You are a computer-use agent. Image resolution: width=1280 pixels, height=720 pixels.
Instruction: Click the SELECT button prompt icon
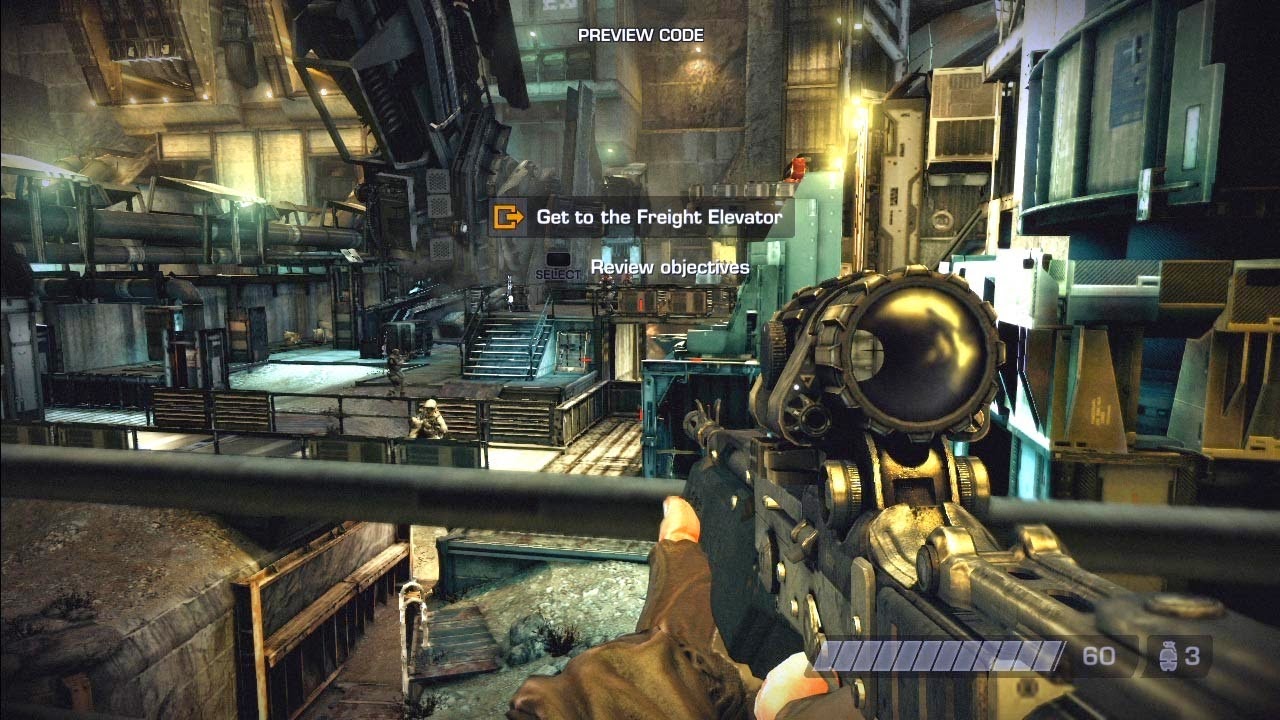[x=557, y=257]
